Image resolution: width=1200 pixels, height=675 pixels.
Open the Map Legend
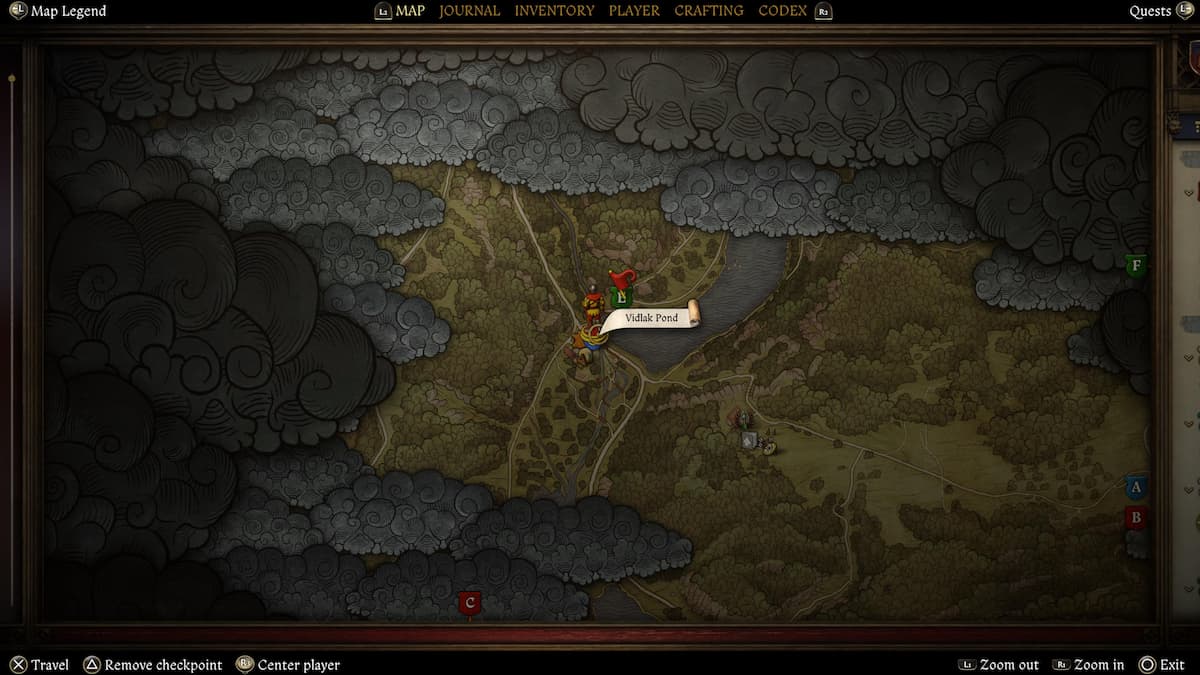(x=68, y=11)
